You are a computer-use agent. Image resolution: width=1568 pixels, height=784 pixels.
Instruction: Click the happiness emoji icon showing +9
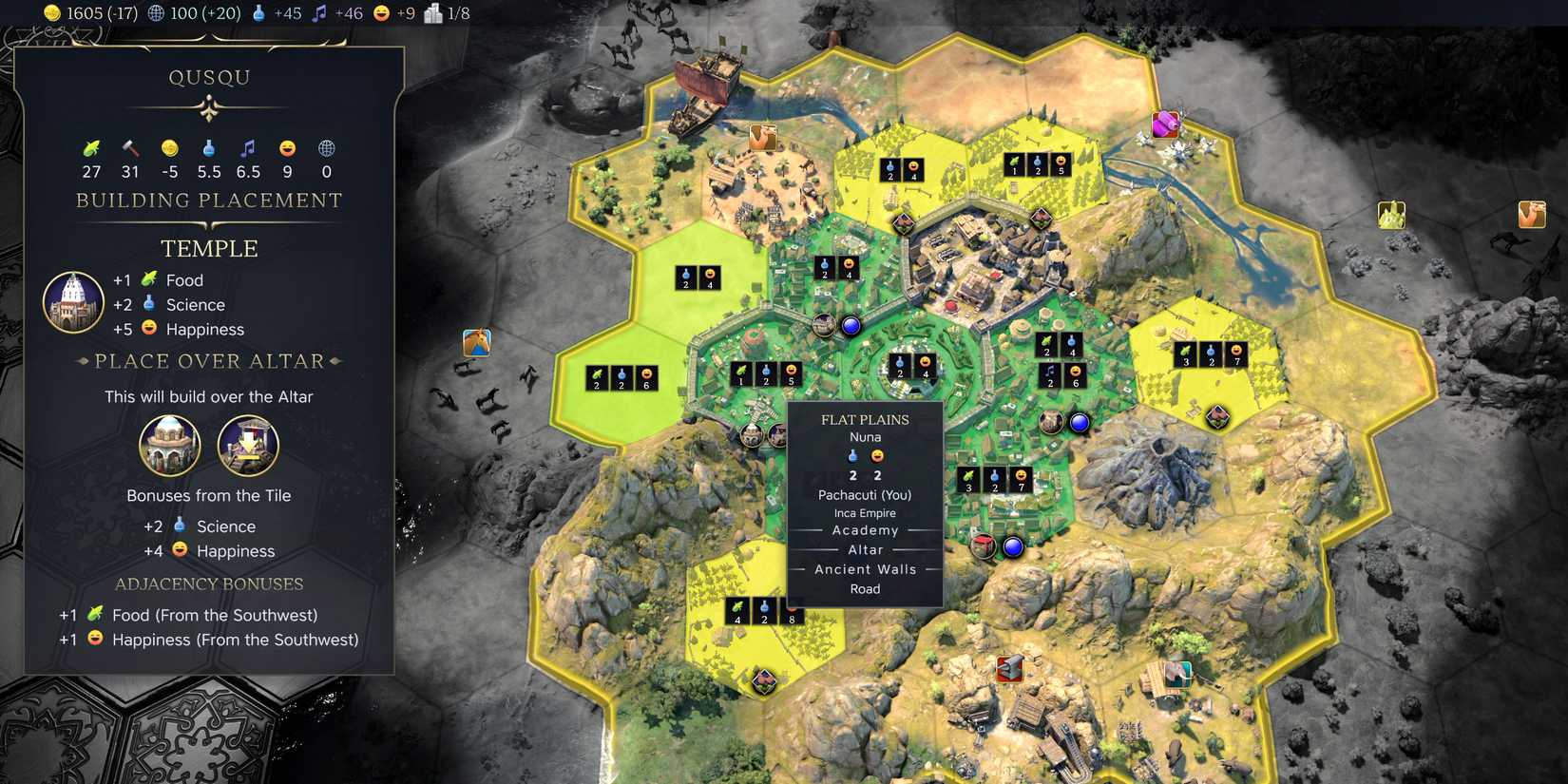[x=380, y=13]
